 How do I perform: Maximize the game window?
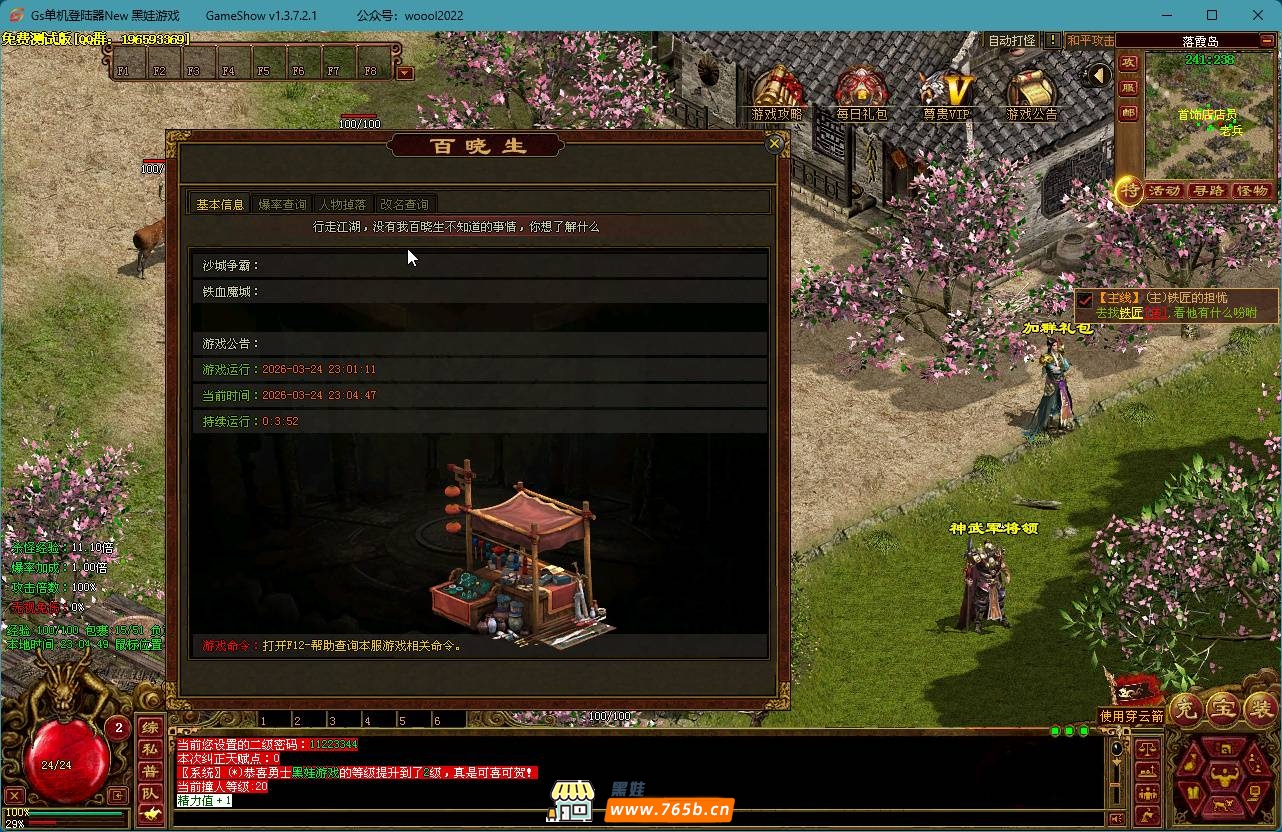pyautogui.click(x=1212, y=15)
